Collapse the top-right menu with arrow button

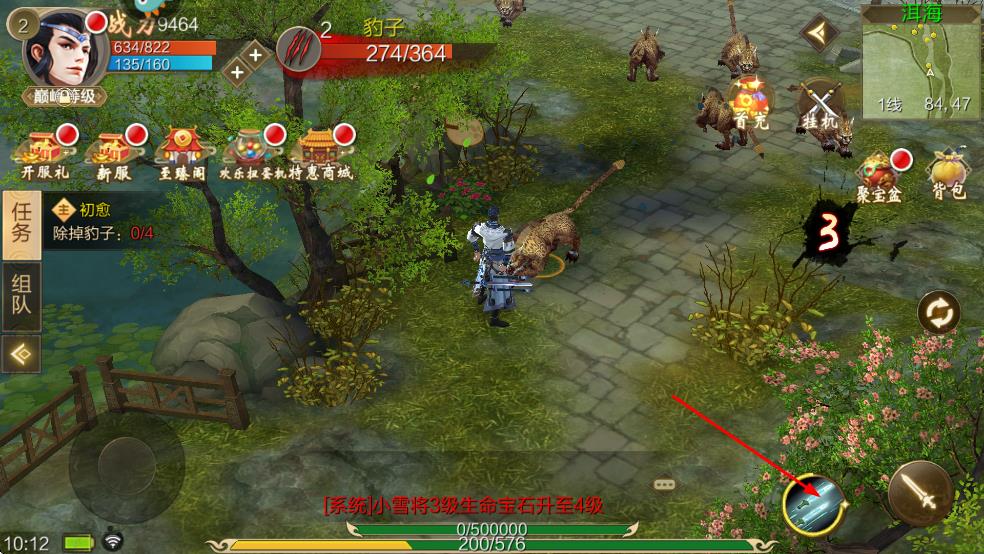click(x=820, y=35)
